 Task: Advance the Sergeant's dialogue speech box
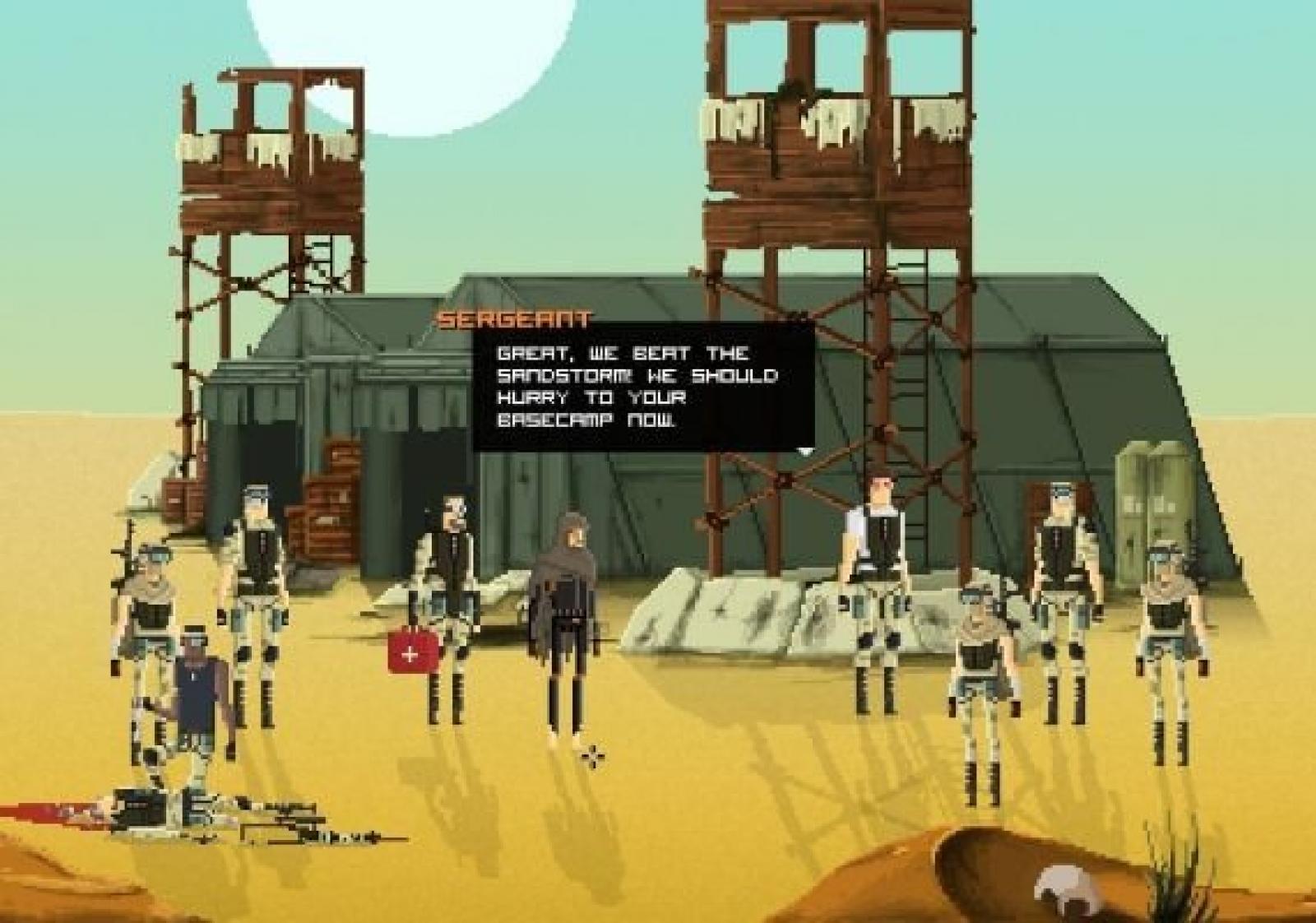643,386
